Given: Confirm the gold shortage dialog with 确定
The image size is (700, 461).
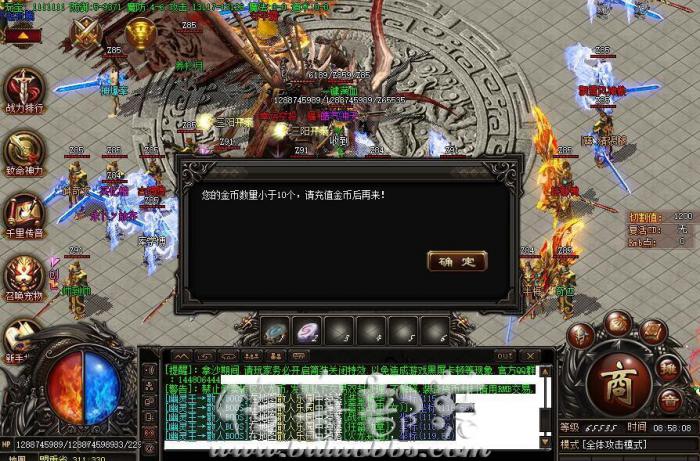Looking at the screenshot, I should [x=457, y=261].
